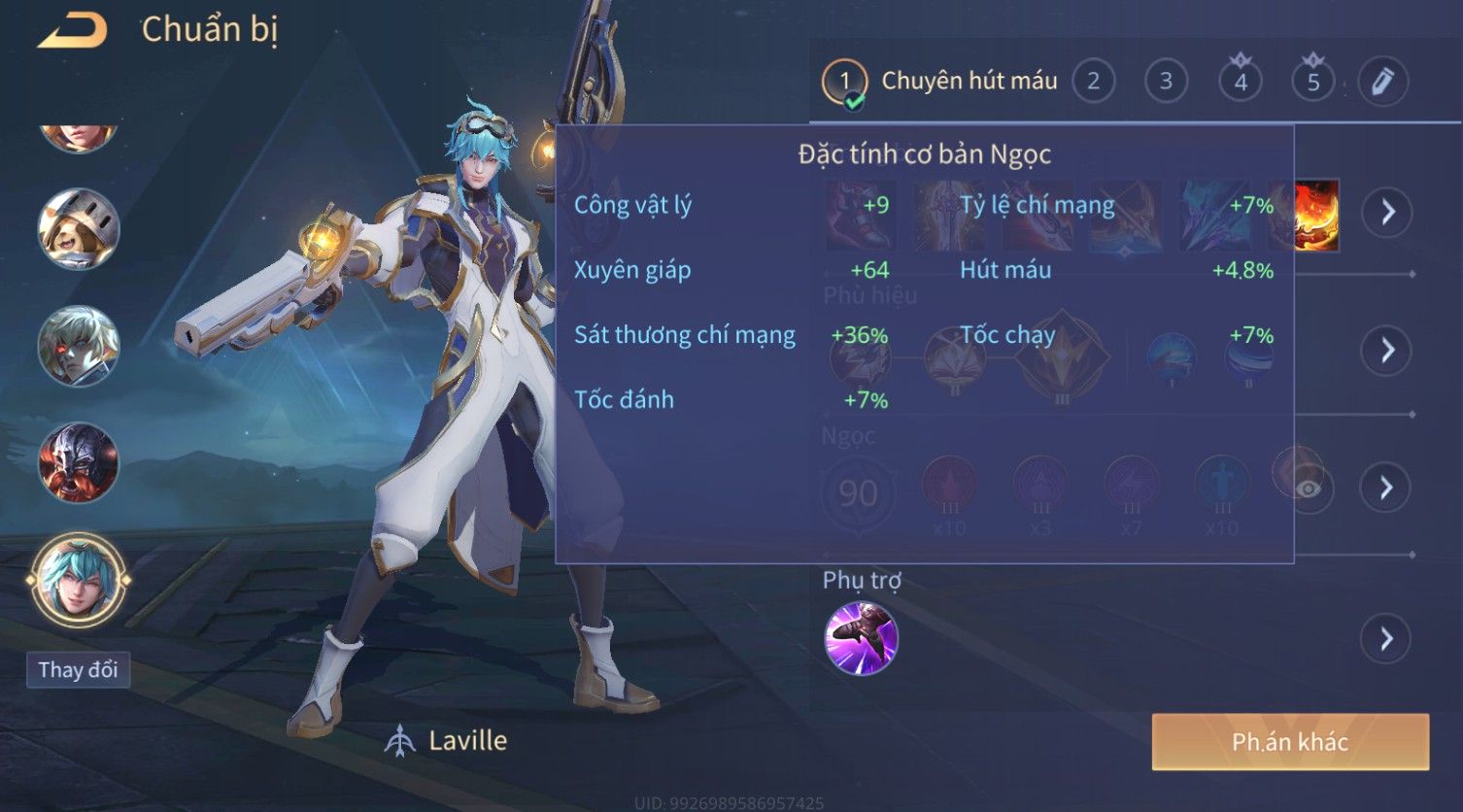Choose the selected Laville hero portrait
The height and width of the screenshot is (812, 1463).
point(78,580)
